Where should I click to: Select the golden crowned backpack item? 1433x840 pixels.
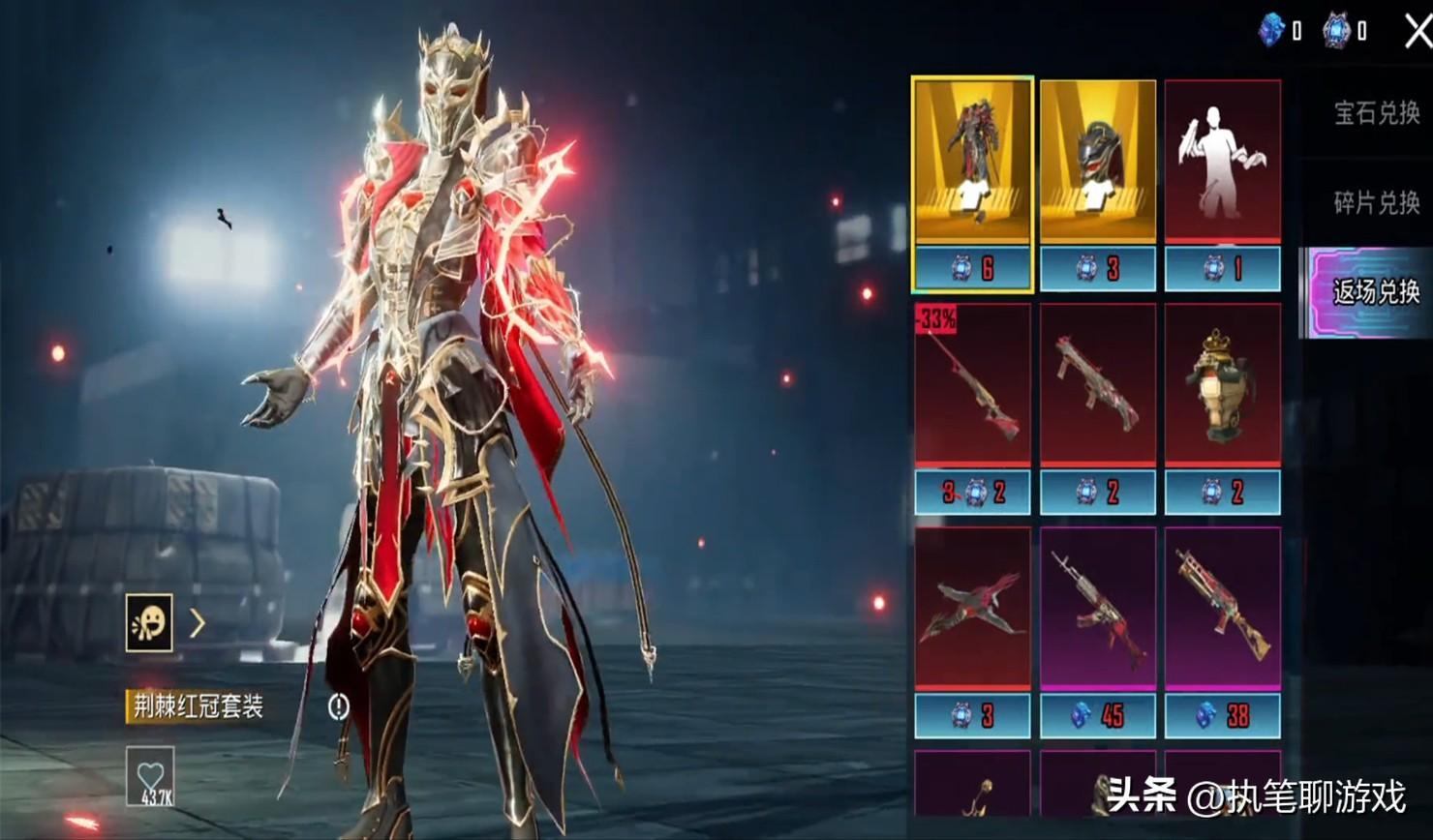[1222, 387]
